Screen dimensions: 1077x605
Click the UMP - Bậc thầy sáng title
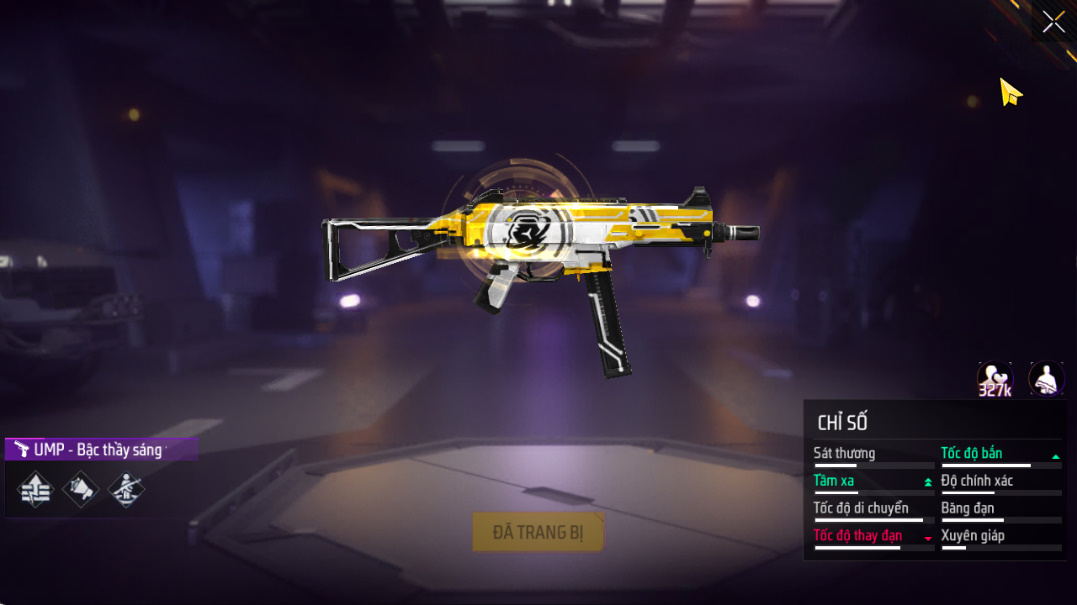[x=100, y=450]
